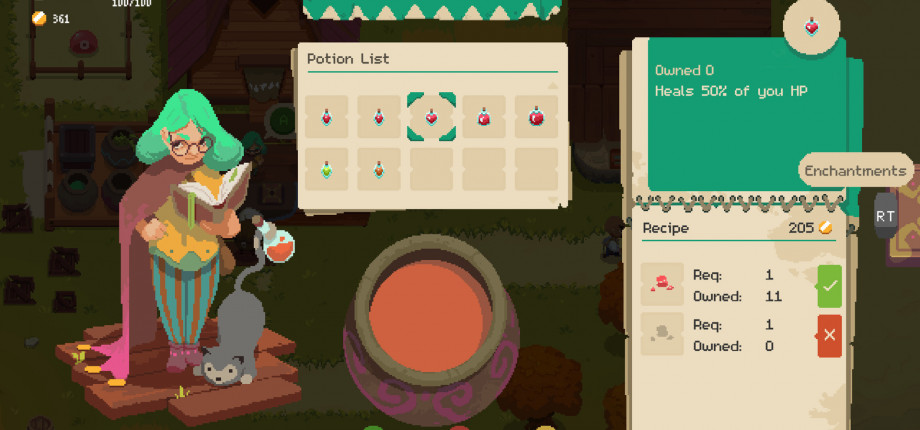Select the highlighted red heart potion
The height and width of the screenshot is (430, 920).
coord(431,117)
